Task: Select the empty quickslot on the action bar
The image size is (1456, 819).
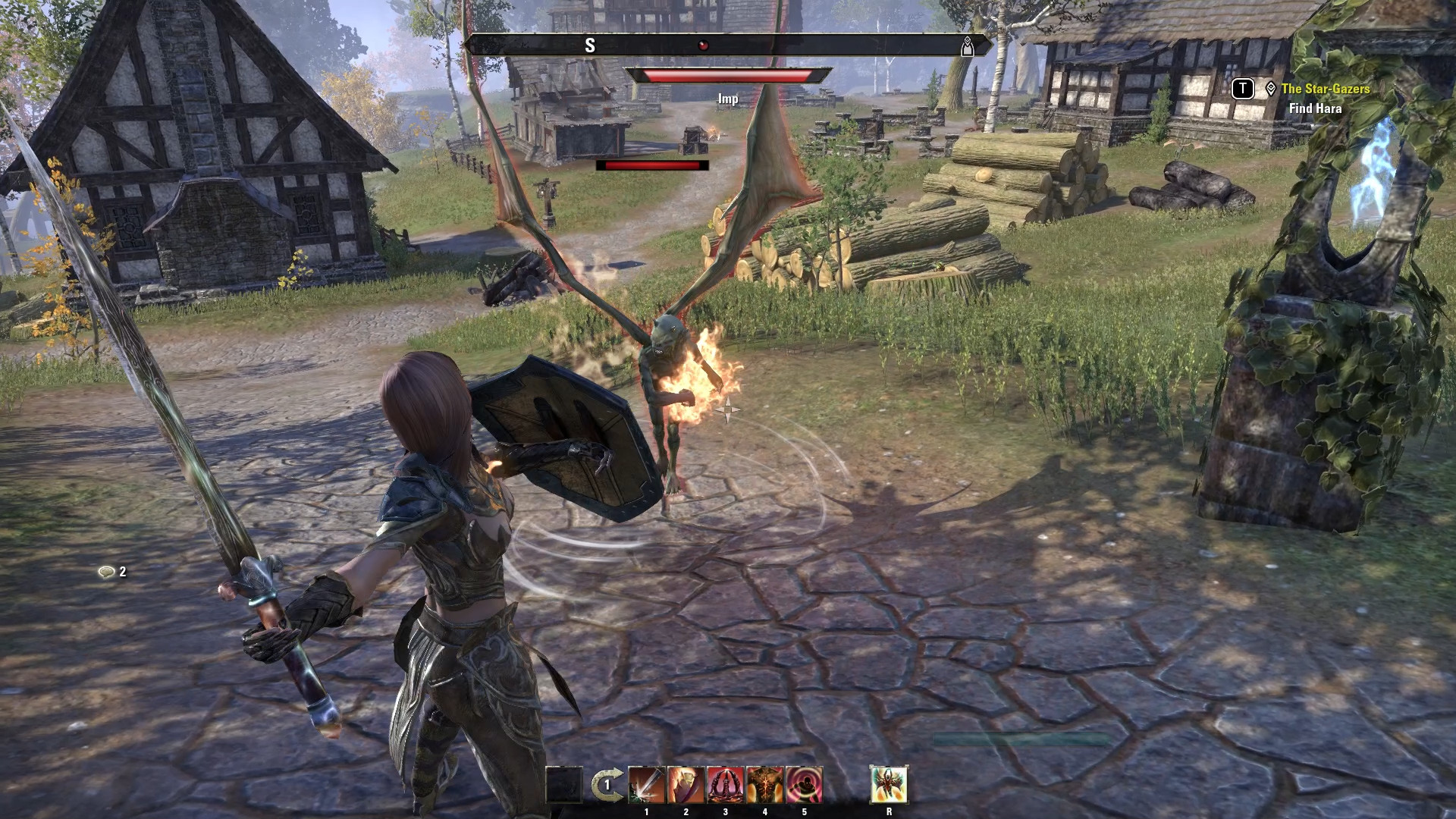Action: point(564,785)
